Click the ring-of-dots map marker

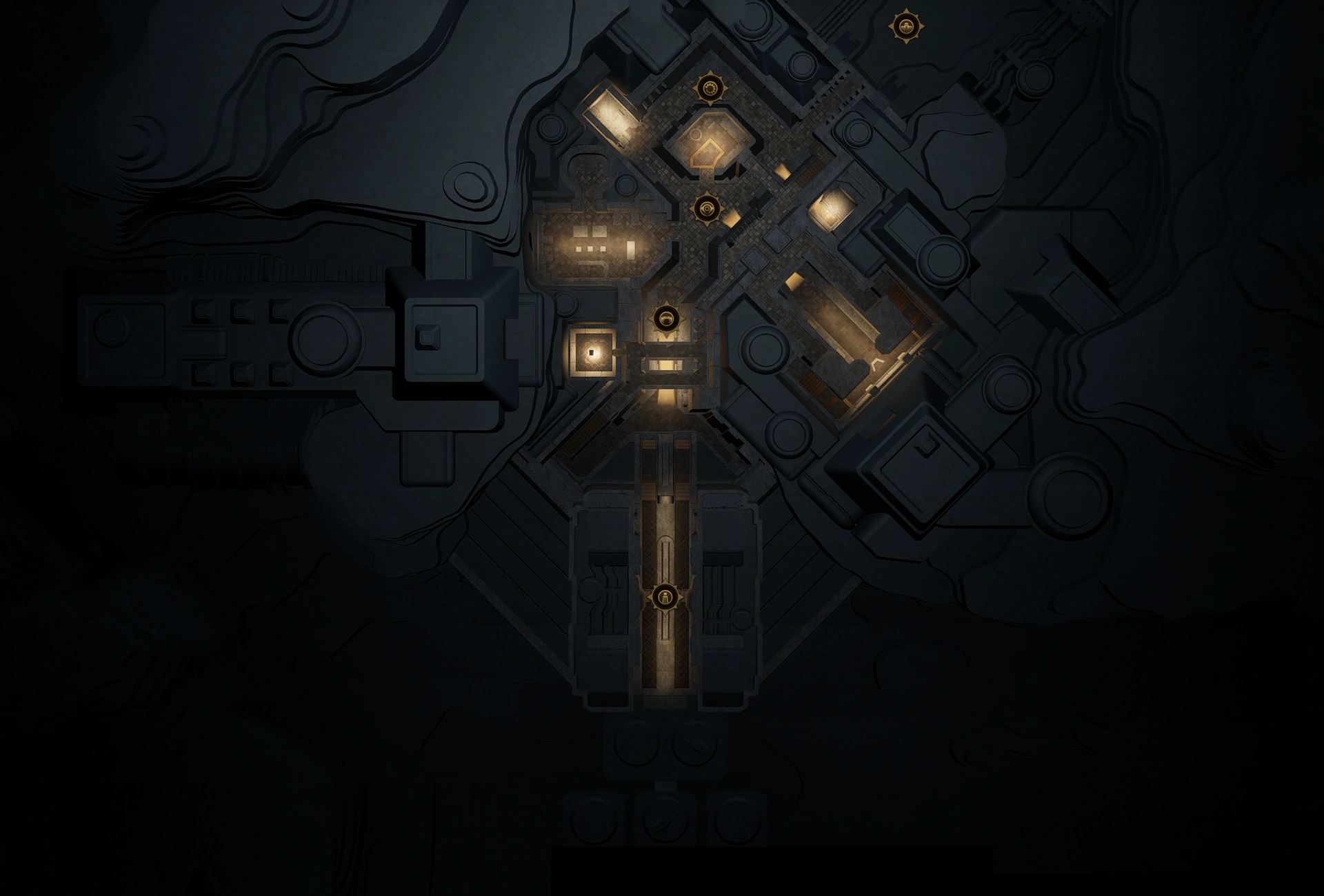710,88
